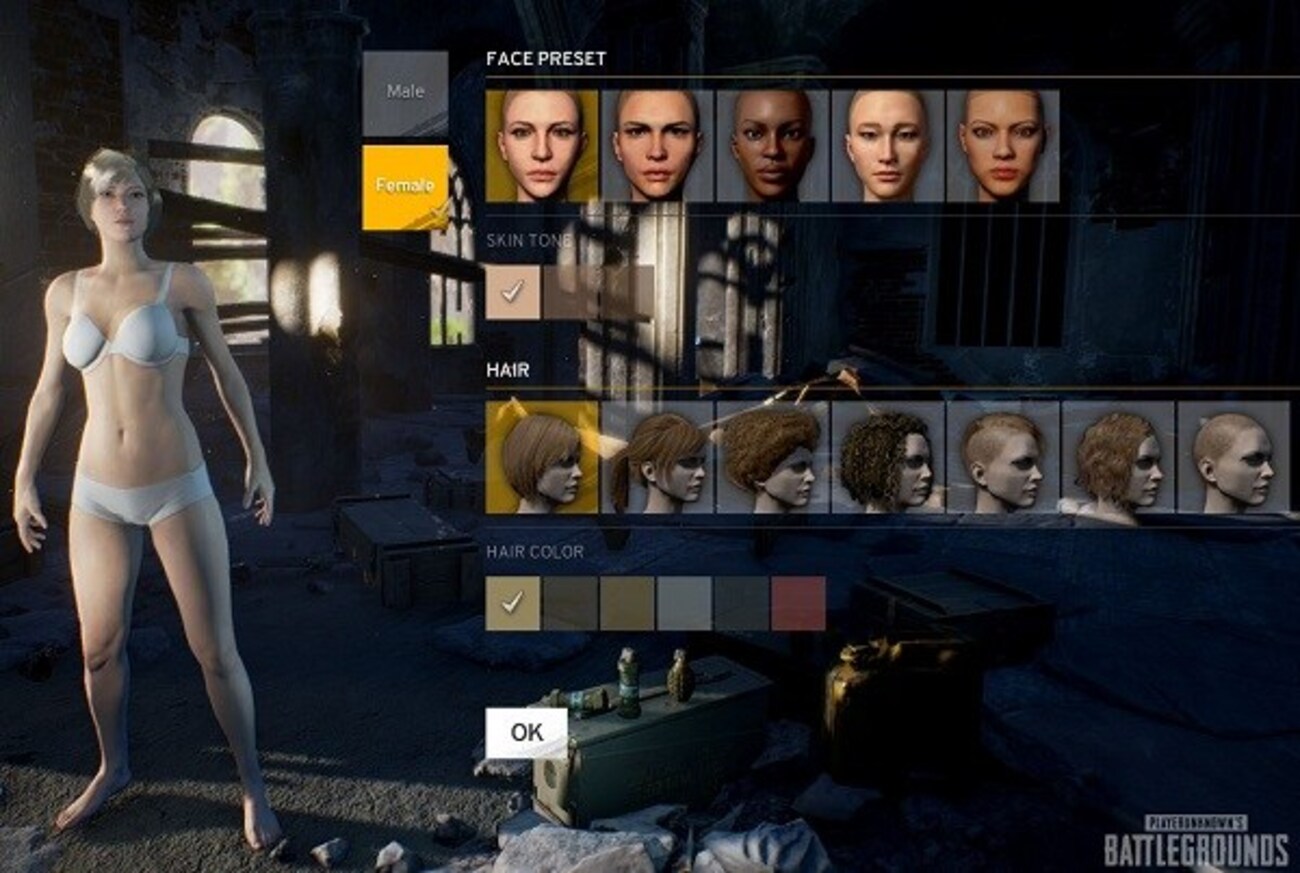Choose the fully shaved head hairstyle
This screenshot has height=873, width=1300.
(1232, 457)
